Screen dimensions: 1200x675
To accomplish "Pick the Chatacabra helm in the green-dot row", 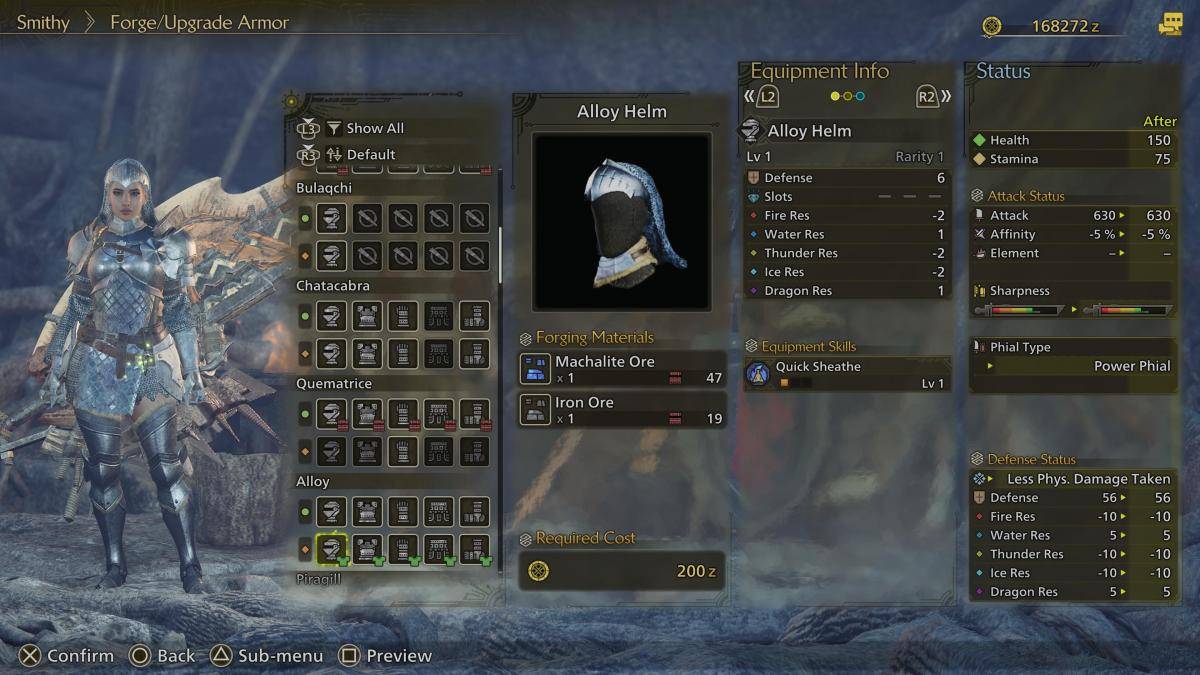I will click(x=332, y=316).
